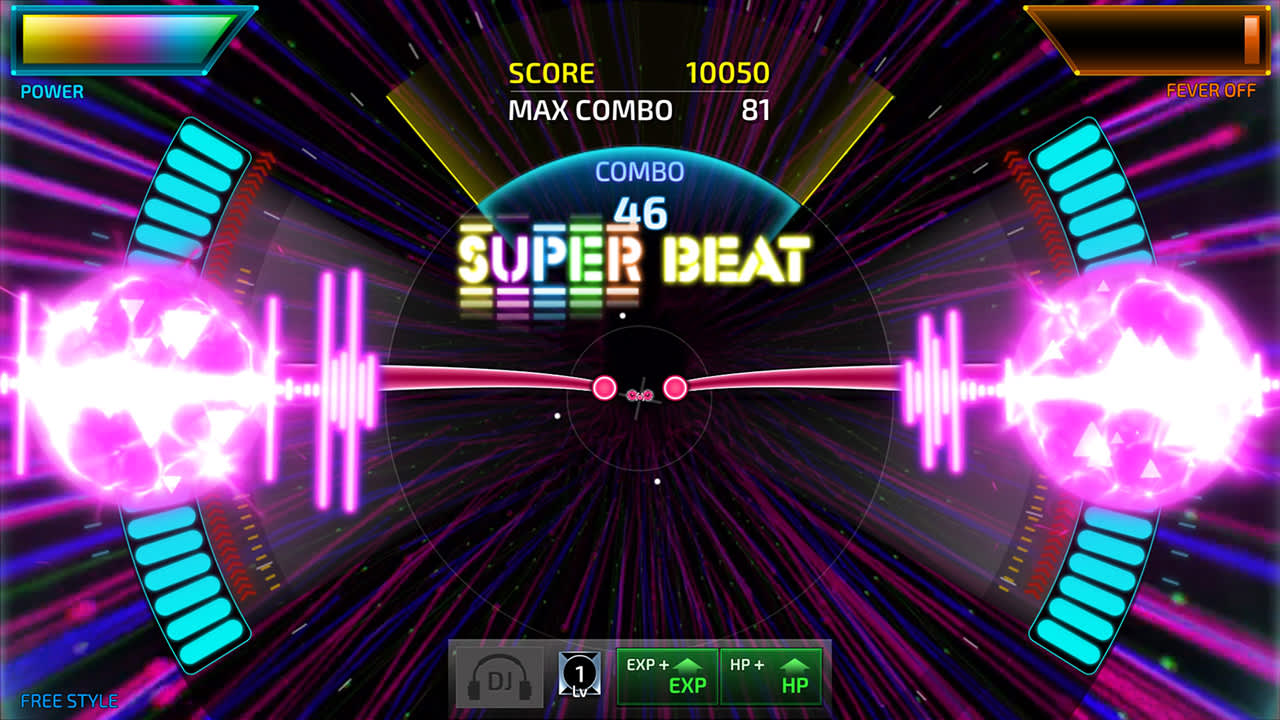Click the SCORE header text

coord(551,72)
